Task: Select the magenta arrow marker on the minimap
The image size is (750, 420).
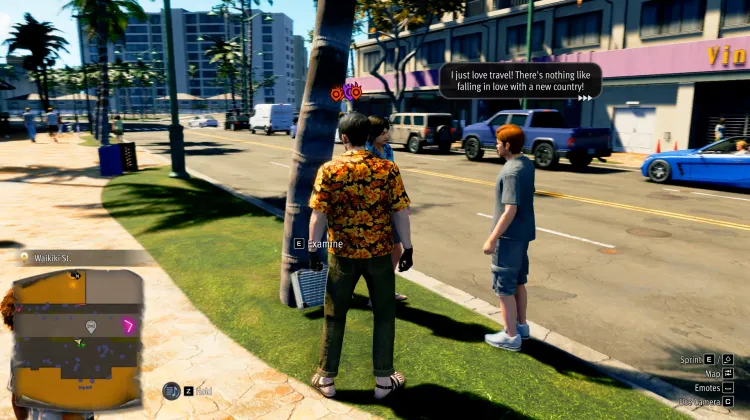Action: pyautogui.click(x=129, y=326)
